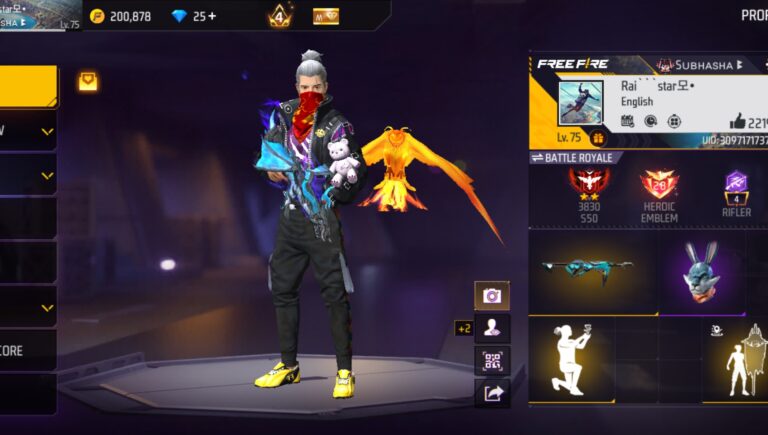Select the yellow highlighted side tab
This screenshot has width=768, height=435.
[27, 86]
